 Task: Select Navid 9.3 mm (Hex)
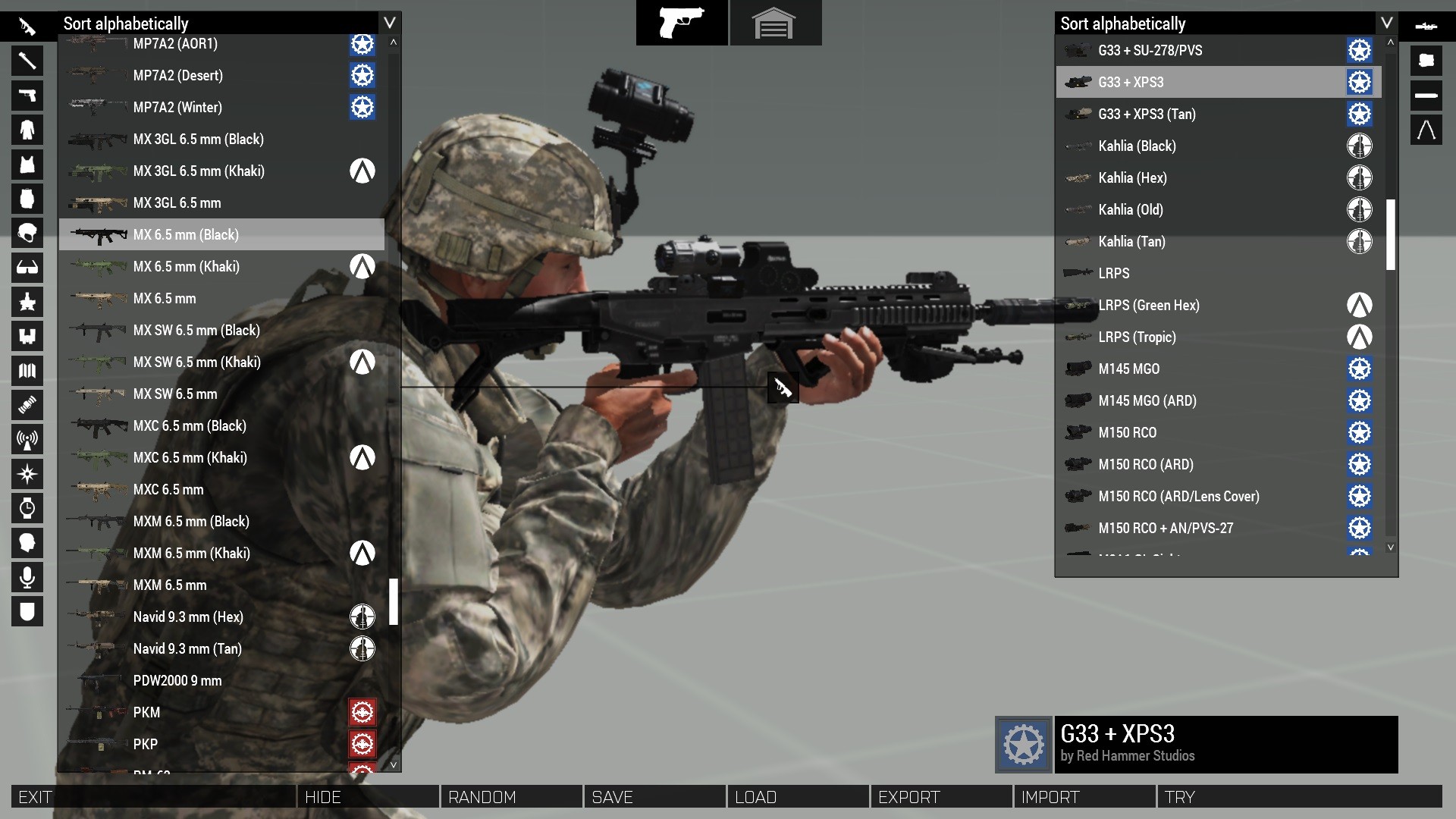point(188,617)
